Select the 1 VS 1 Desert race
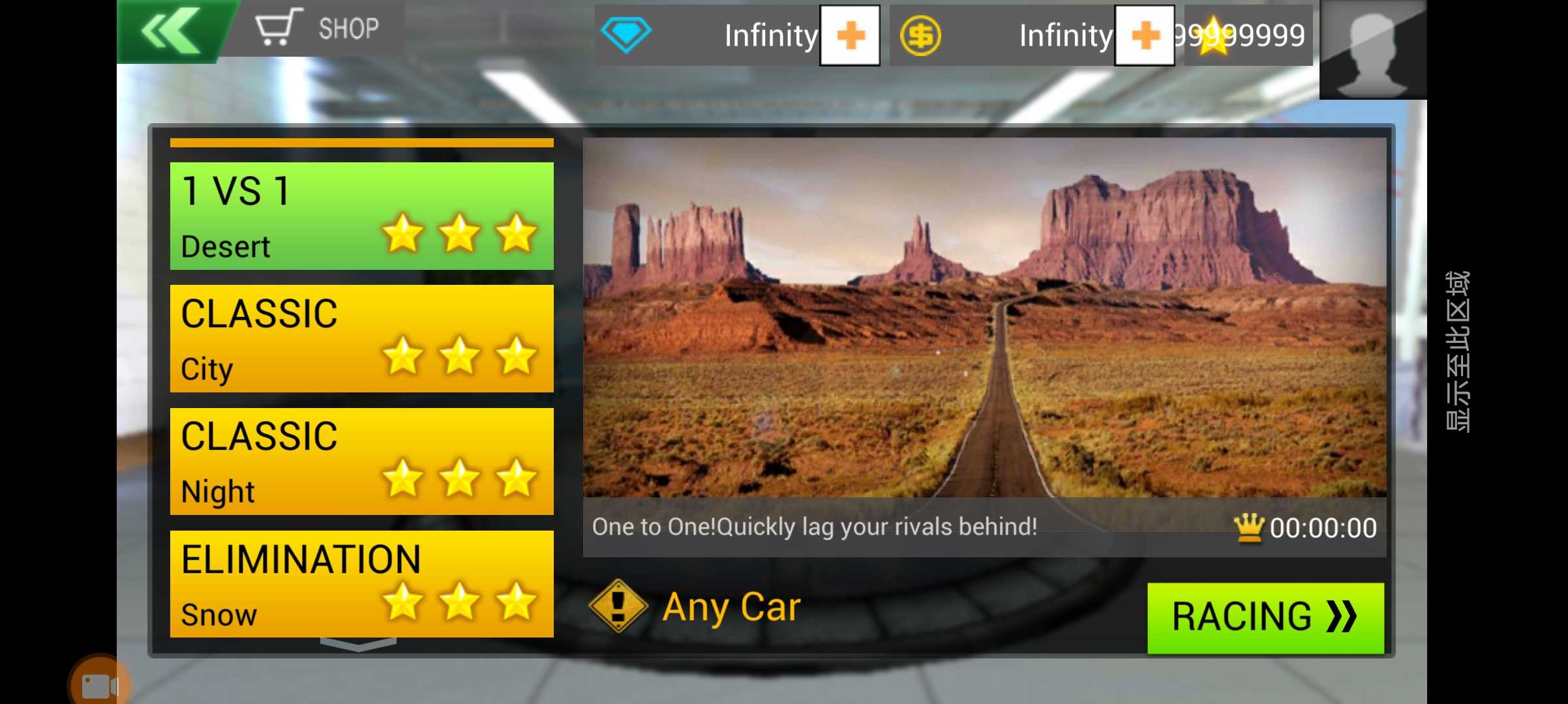Screen dimensions: 1568x704 click(x=361, y=216)
